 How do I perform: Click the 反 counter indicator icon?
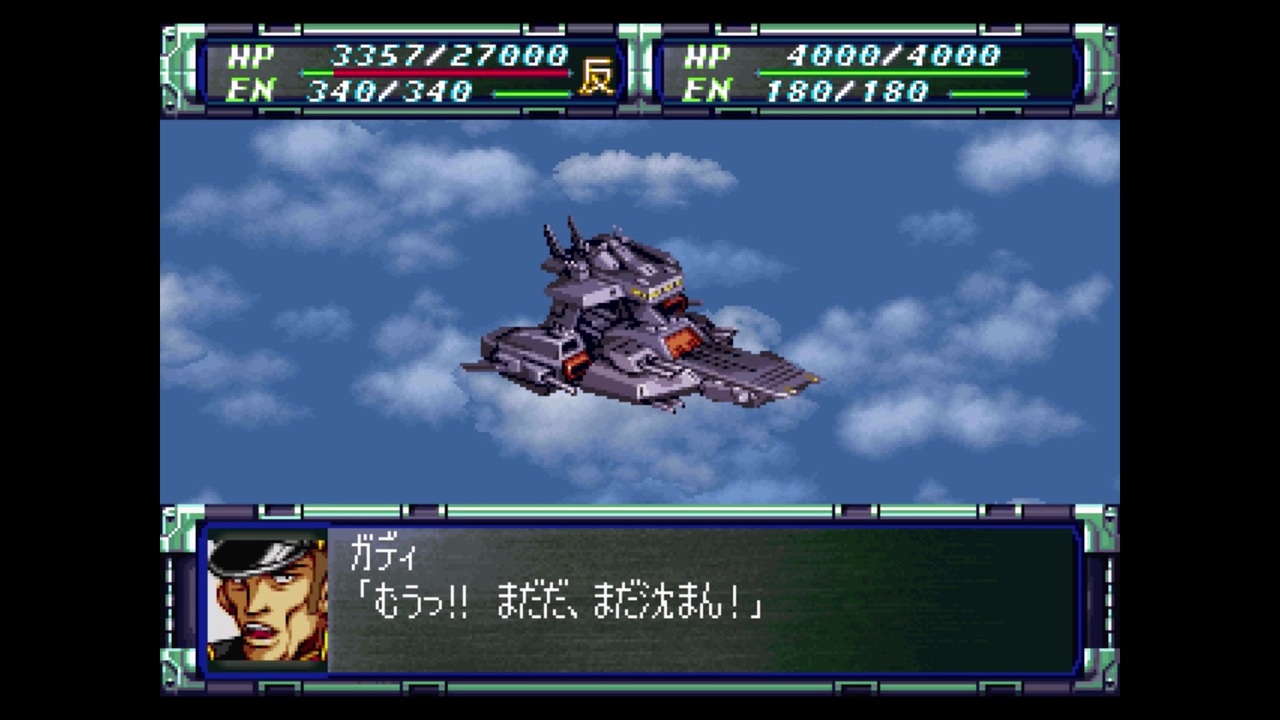tap(597, 74)
